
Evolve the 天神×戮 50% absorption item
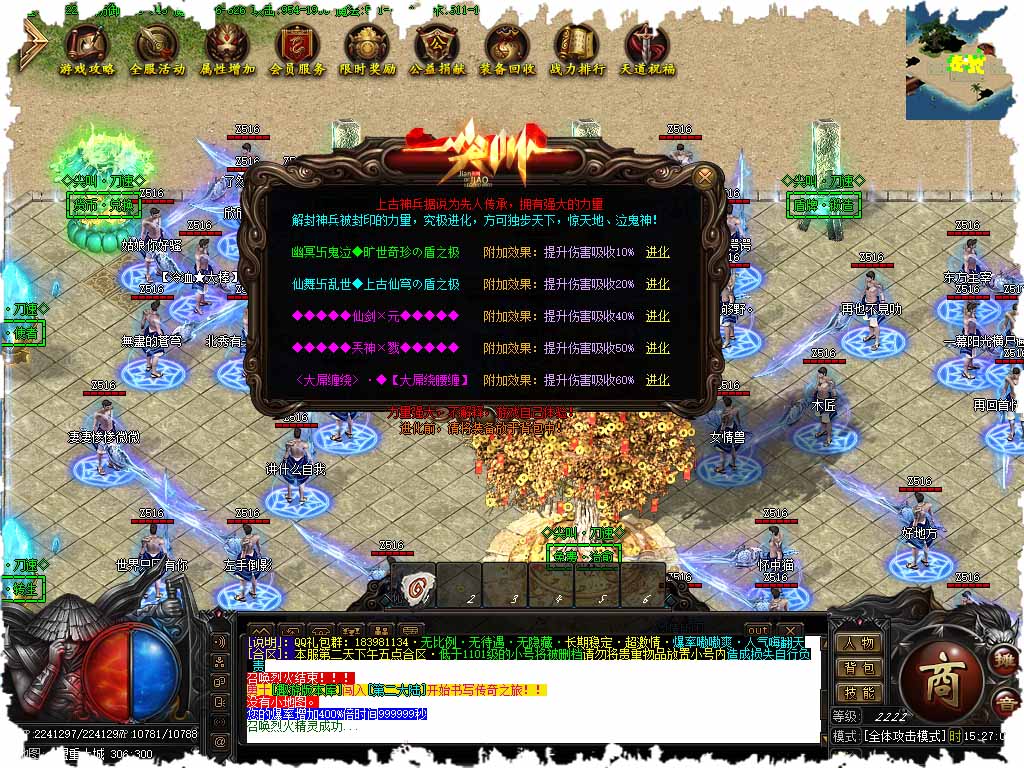click(x=657, y=348)
